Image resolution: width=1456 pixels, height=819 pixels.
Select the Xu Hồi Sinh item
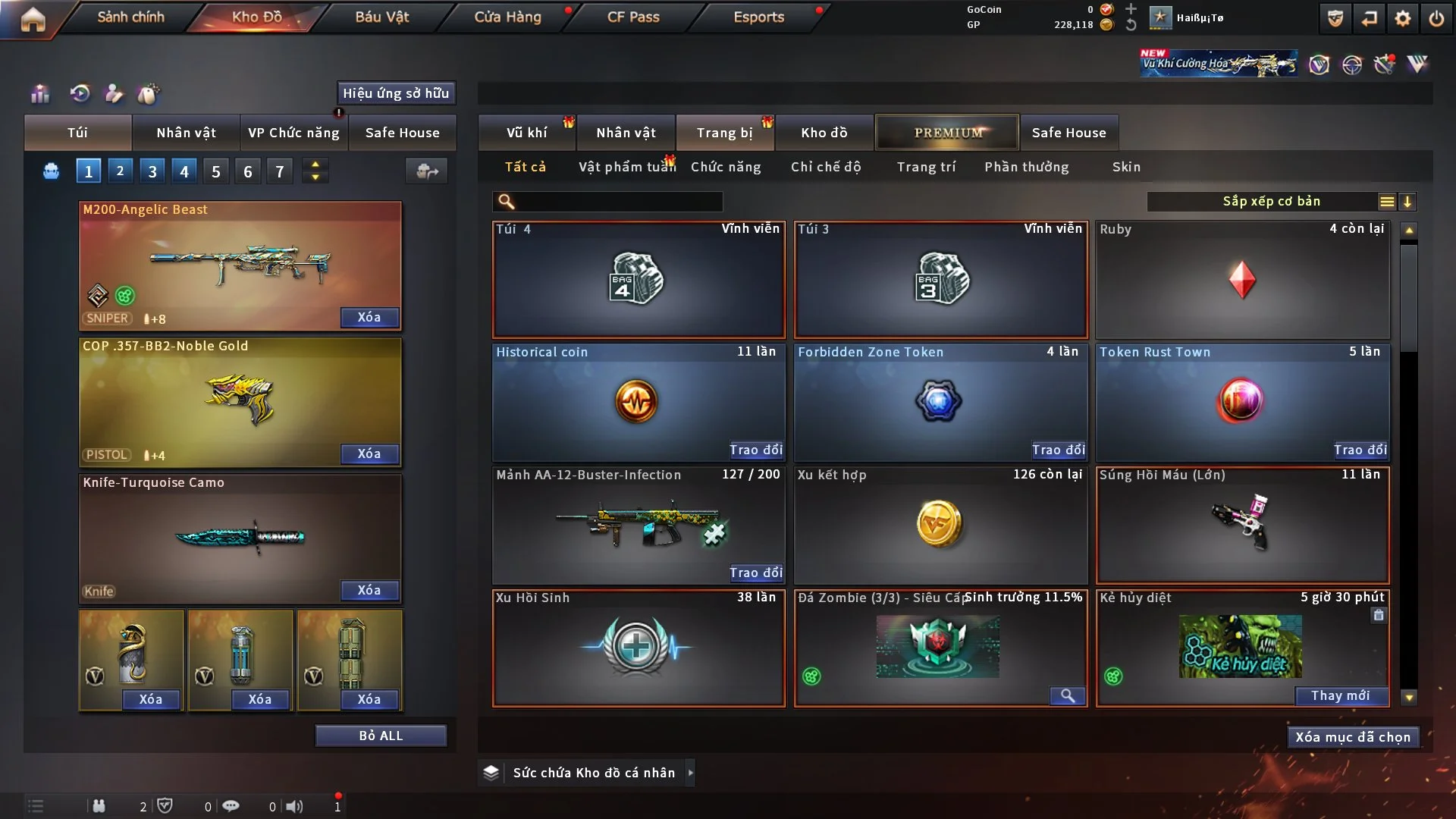tap(639, 648)
